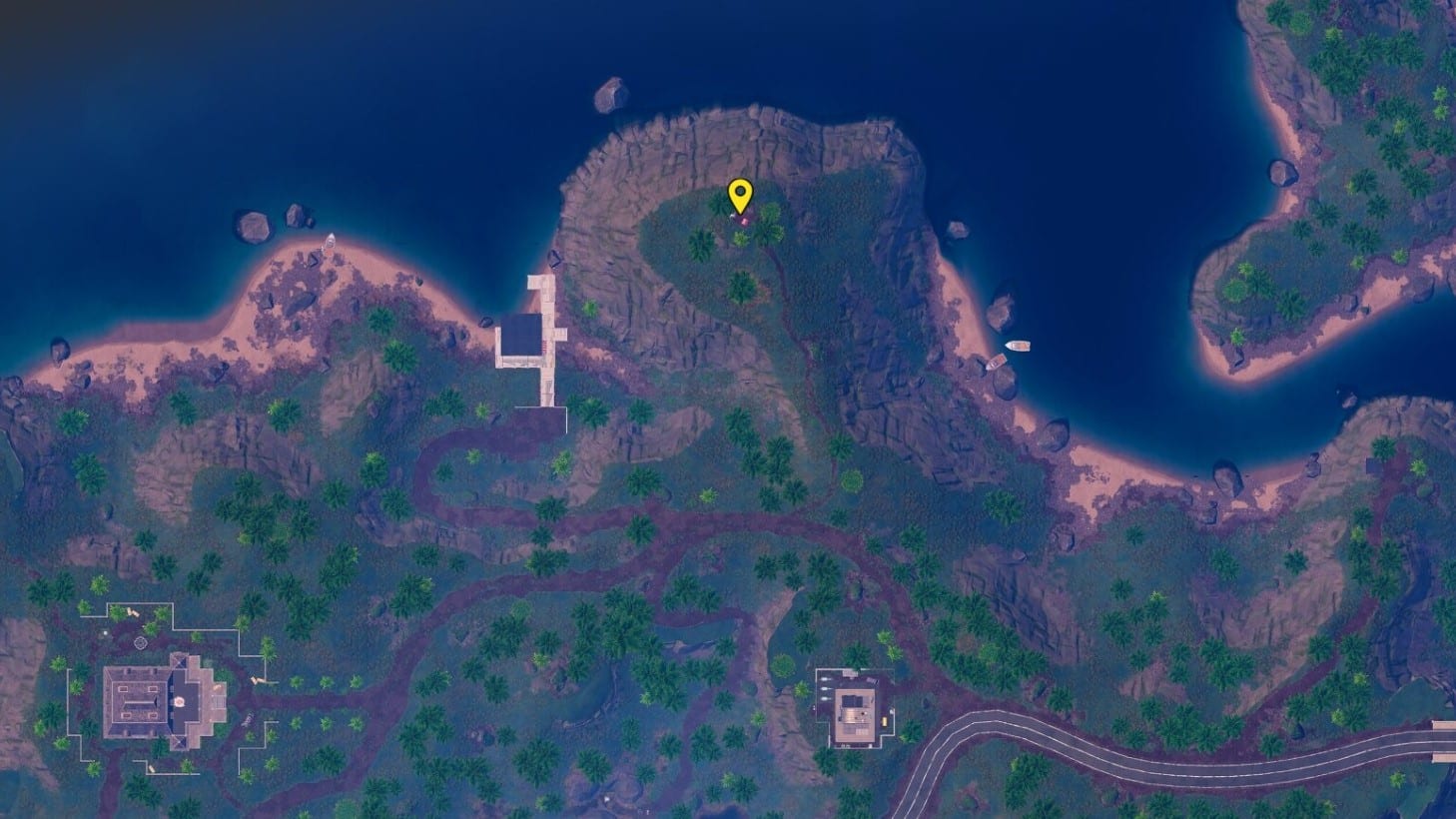Click the red item icon beneath the marker
1456x819 pixels.
(745, 222)
